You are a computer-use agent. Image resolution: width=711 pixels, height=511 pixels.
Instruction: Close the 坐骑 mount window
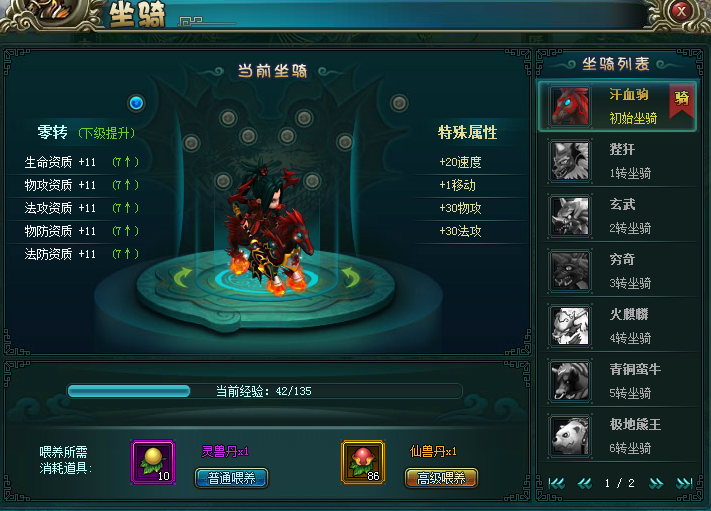682,11
